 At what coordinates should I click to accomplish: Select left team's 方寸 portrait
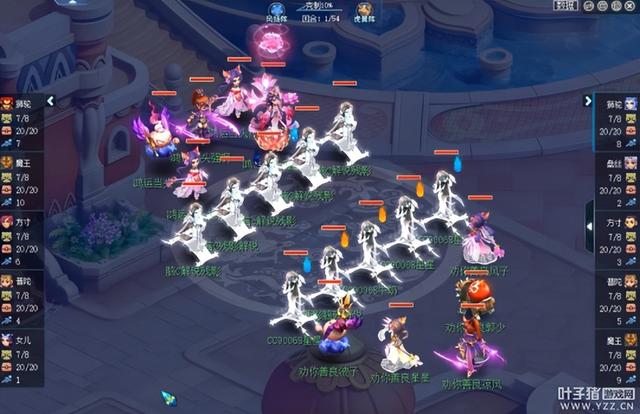tap(7, 221)
